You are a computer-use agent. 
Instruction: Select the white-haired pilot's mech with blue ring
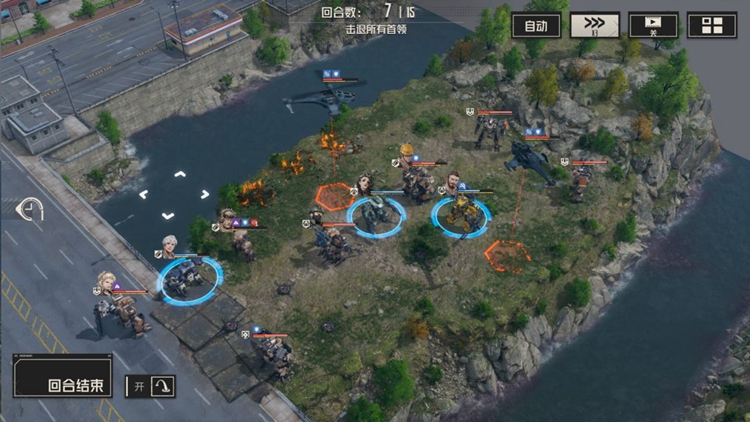[188, 277]
